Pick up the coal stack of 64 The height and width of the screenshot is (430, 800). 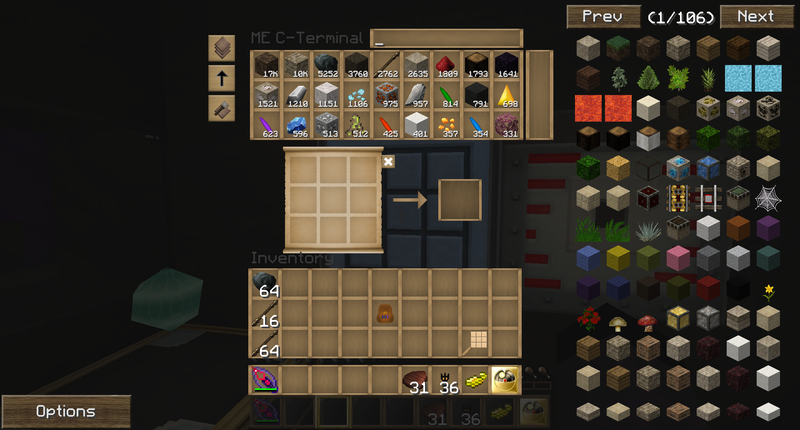coord(265,285)
